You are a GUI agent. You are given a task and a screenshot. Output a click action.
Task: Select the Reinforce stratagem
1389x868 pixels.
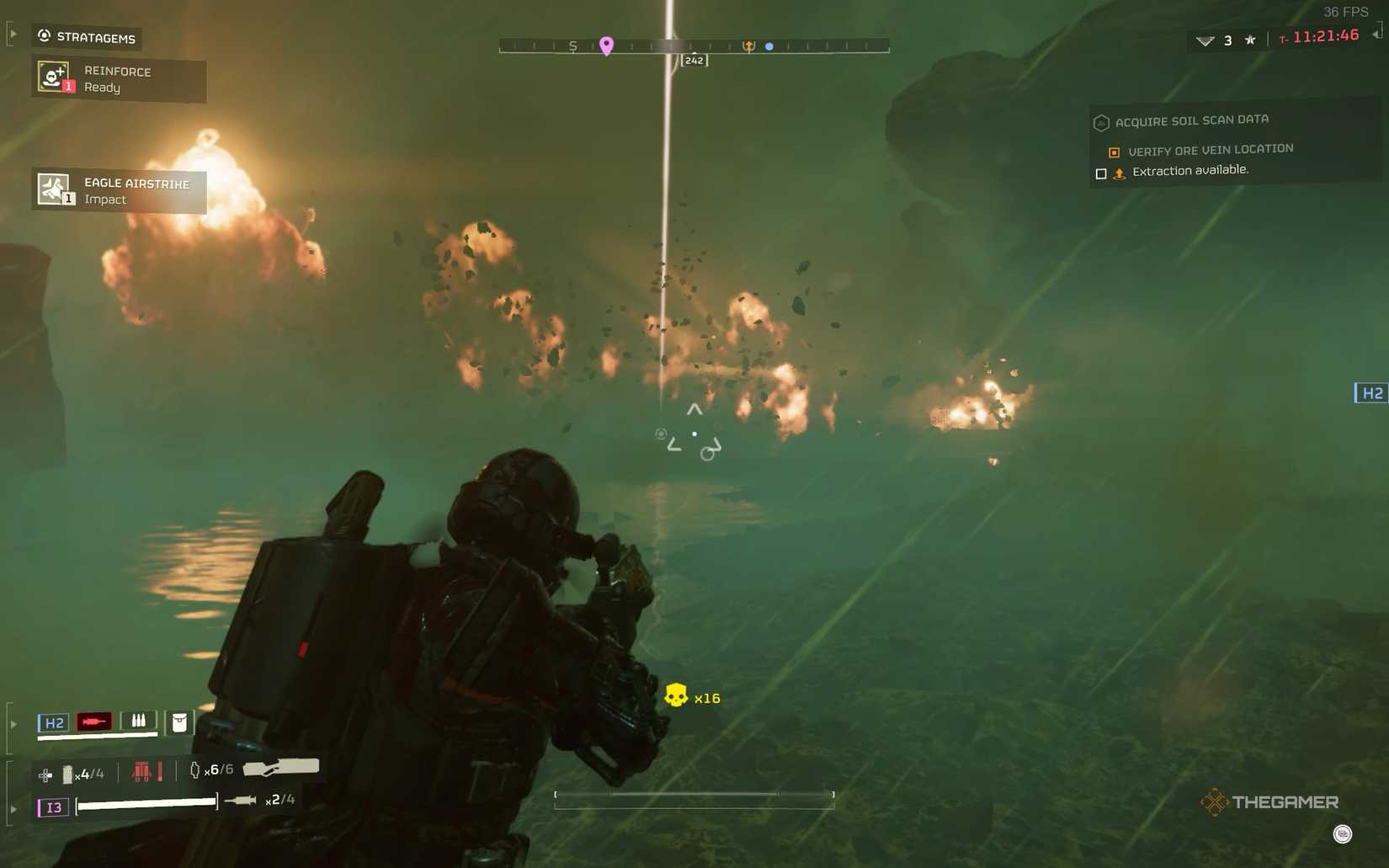point(119,78)
